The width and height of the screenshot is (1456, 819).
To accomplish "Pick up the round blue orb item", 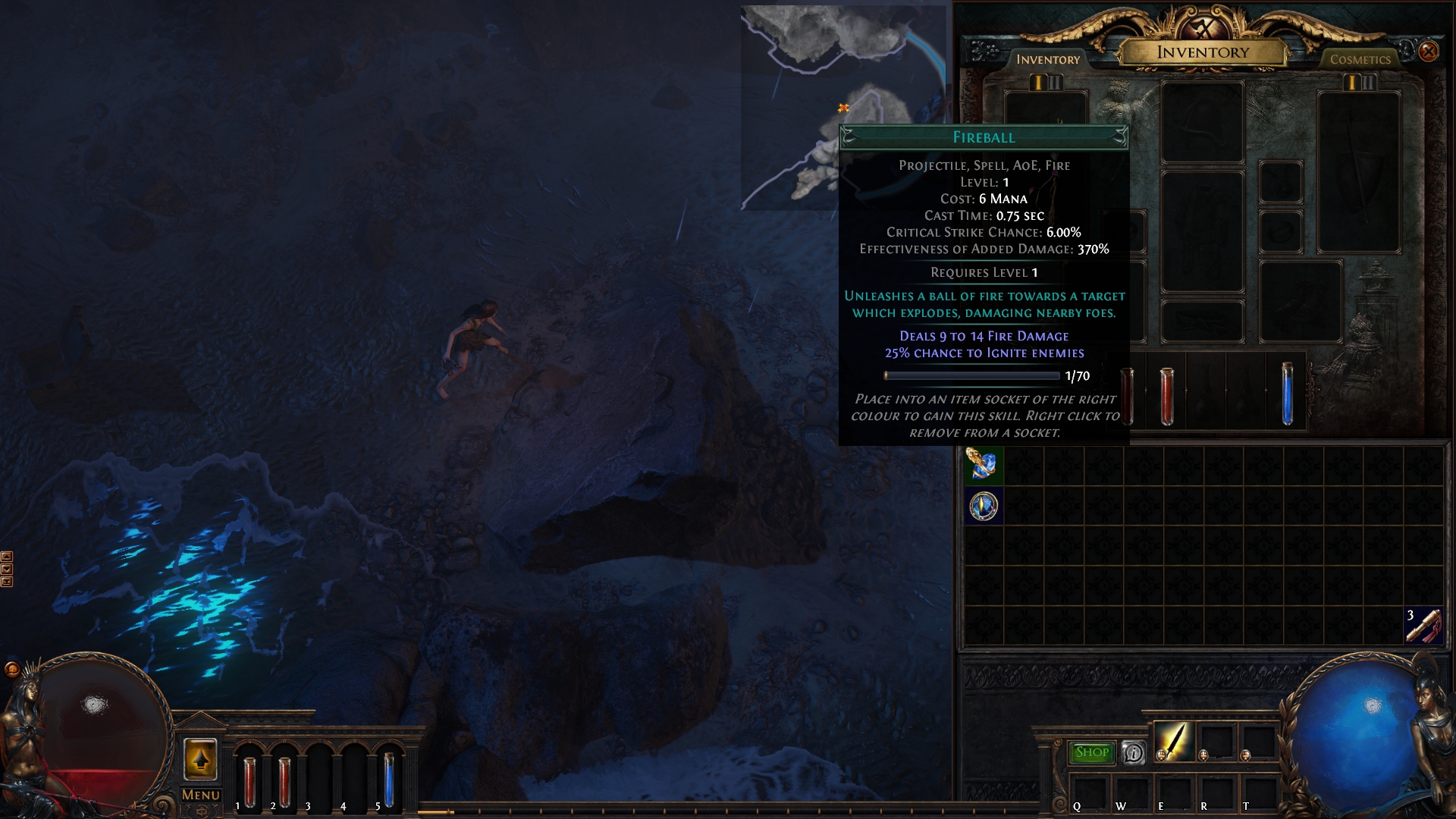I will (984, 506).
